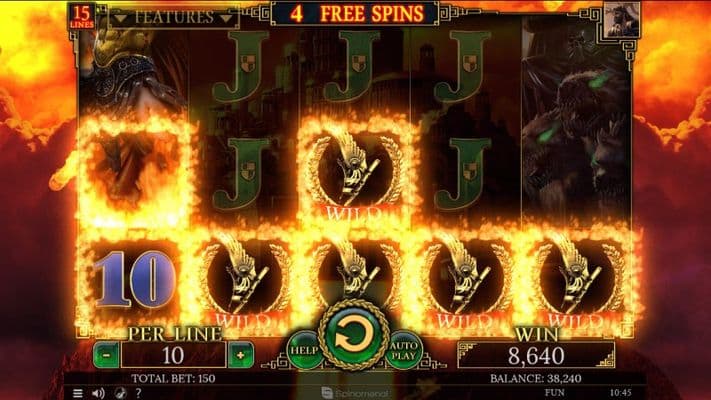This screenshot has width=711, height=400.
Task: Open the hamburger menu
Action: pos(78,393)
